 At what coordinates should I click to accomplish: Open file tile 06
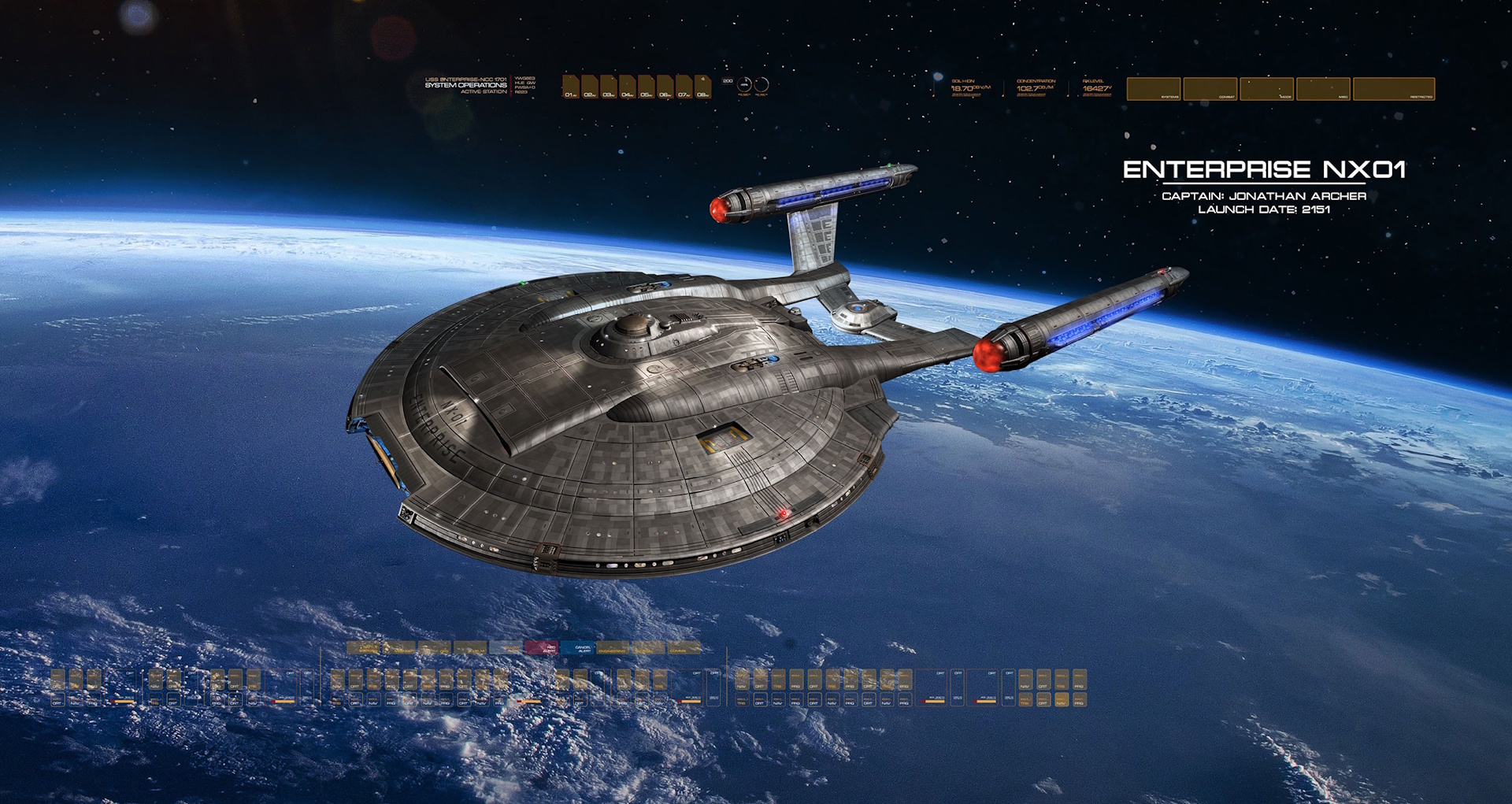pyautogui.click(x=665, y=87)
